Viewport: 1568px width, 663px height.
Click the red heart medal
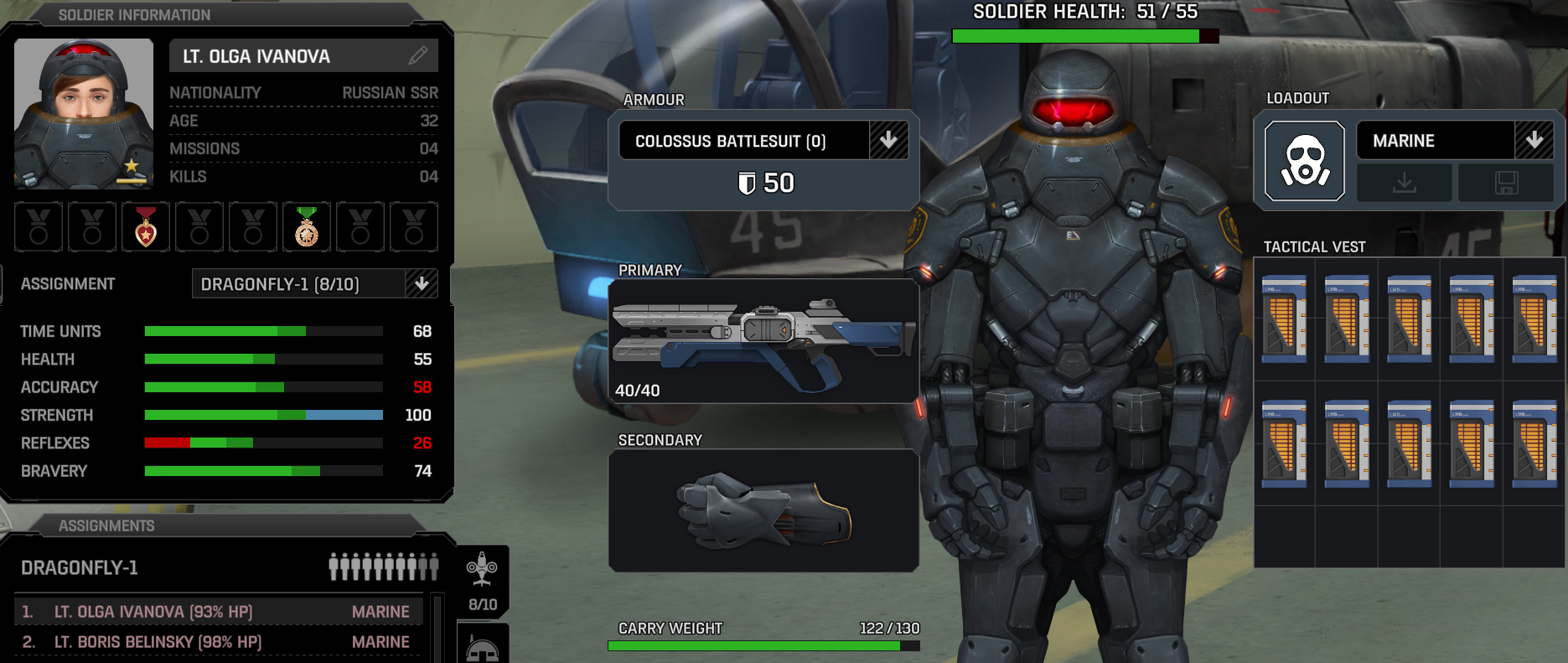pyautogui.click(x=146, y=226)
